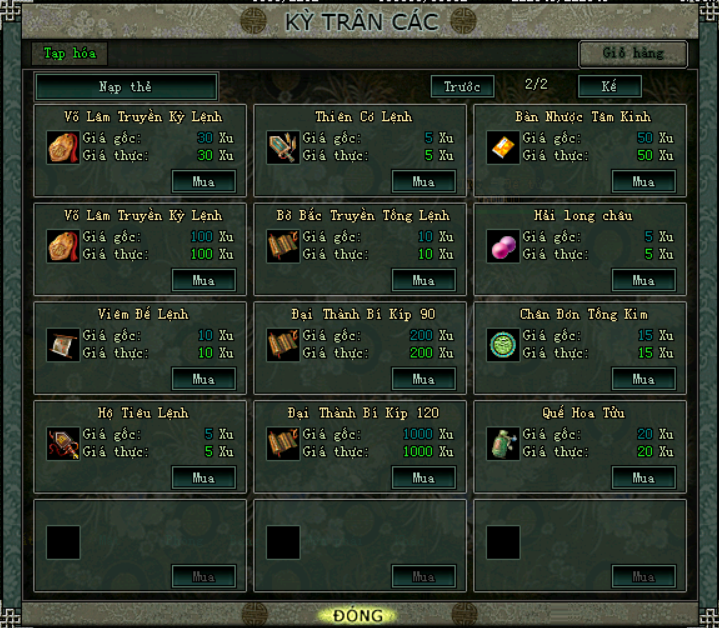719x628 pixels.
Task: Go to next page with Kế
Action: click(609, 87)
